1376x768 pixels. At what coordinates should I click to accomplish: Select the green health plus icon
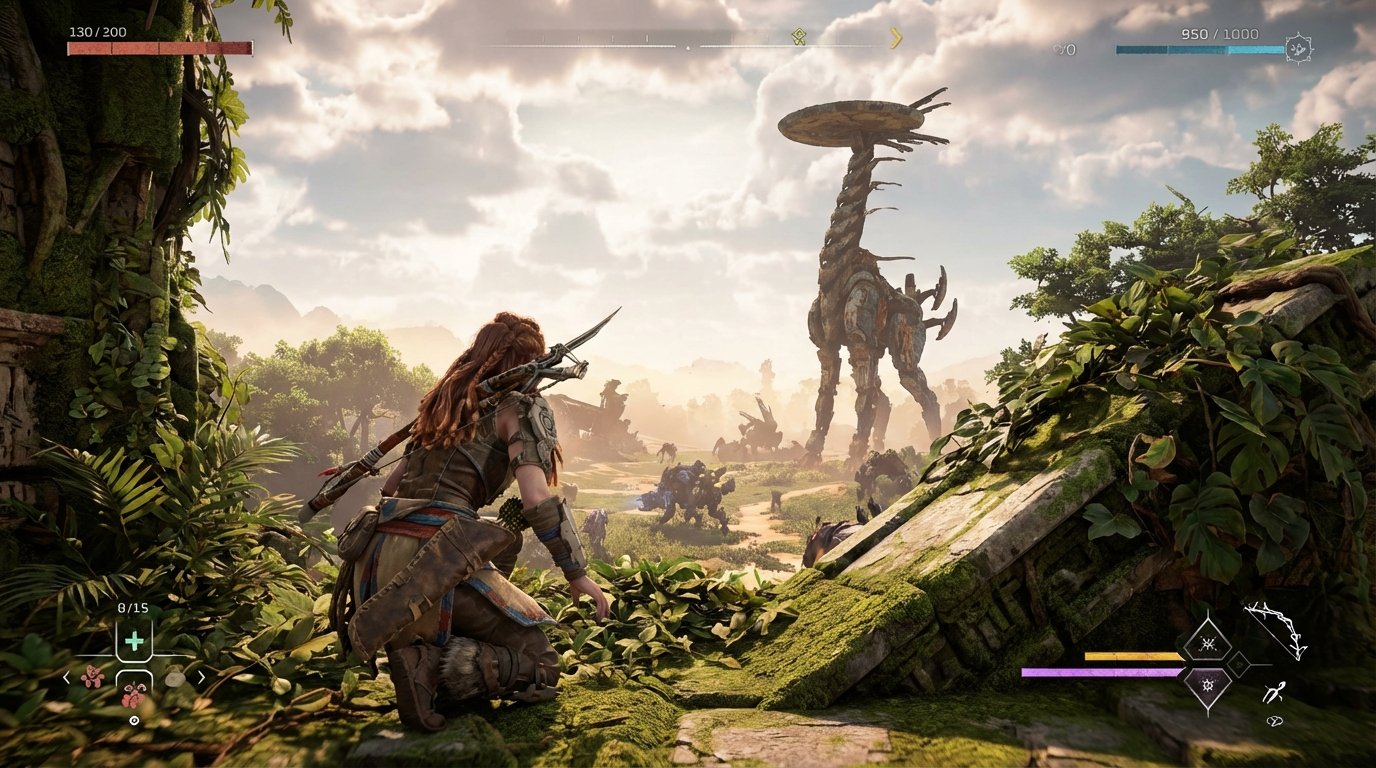click(x=135, y=640)
